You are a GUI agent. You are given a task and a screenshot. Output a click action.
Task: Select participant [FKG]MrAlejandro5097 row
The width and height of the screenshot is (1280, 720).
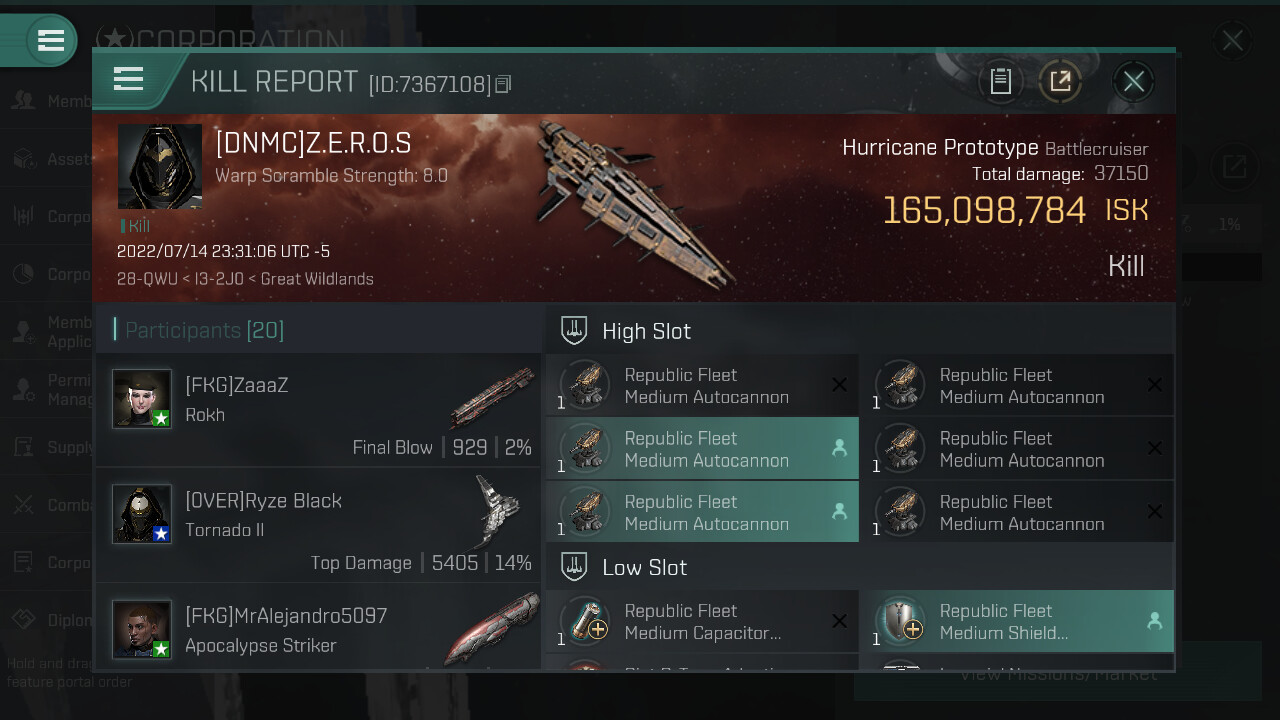[318, 628]
